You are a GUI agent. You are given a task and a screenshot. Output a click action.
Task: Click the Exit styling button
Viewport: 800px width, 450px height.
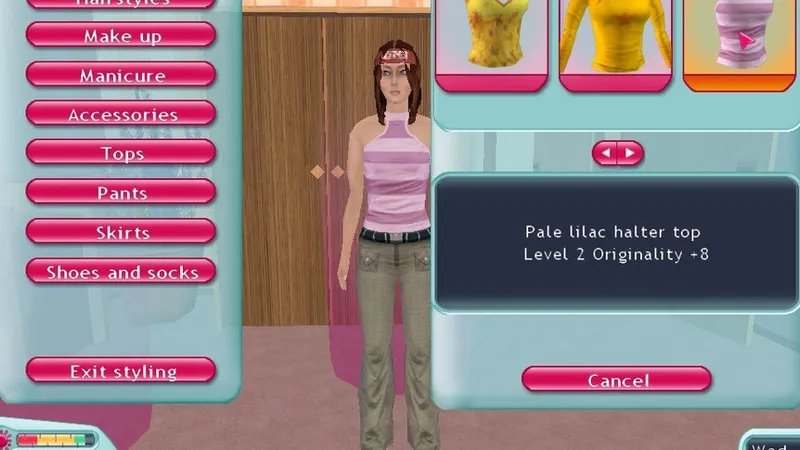click(121, 371)
